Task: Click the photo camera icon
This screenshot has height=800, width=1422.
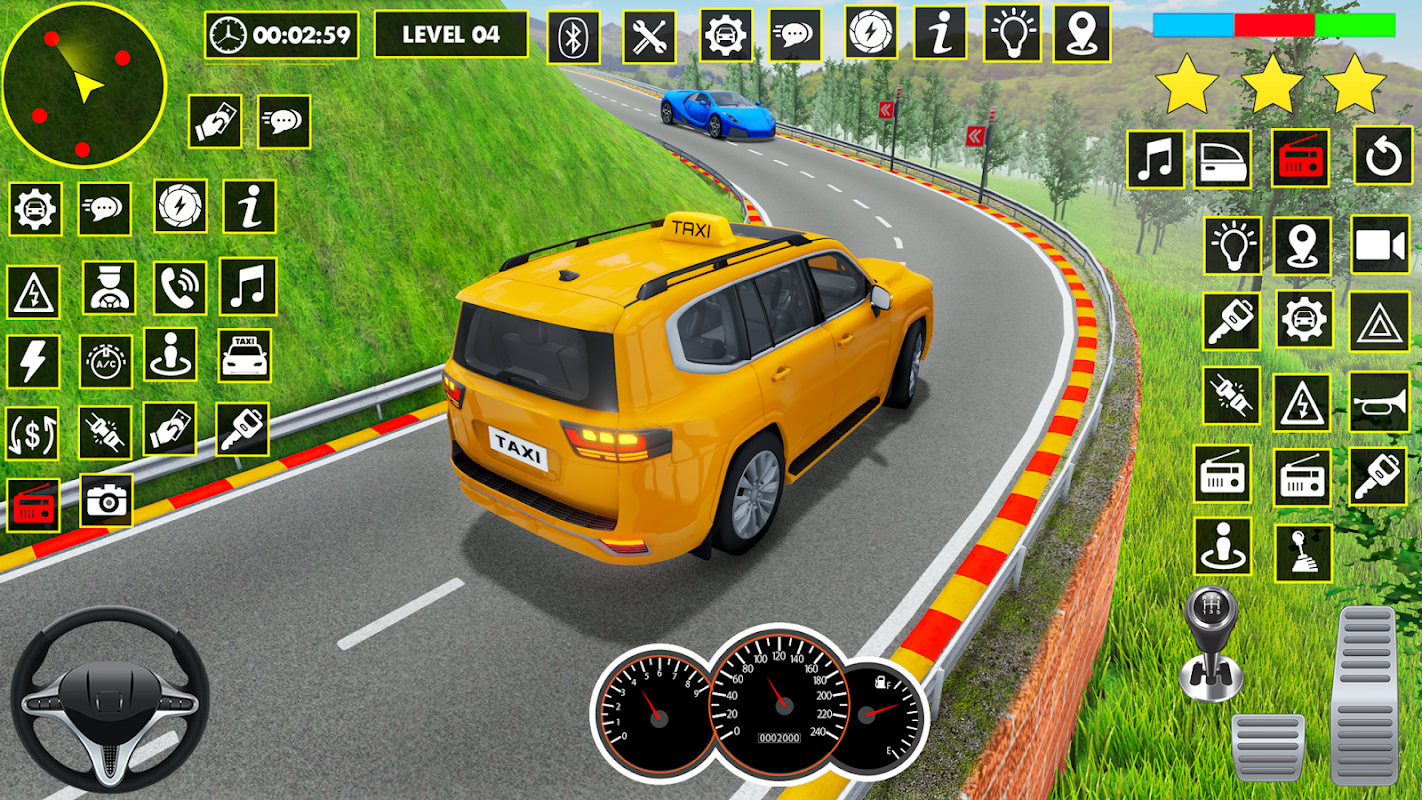Action: pos(105,499)
